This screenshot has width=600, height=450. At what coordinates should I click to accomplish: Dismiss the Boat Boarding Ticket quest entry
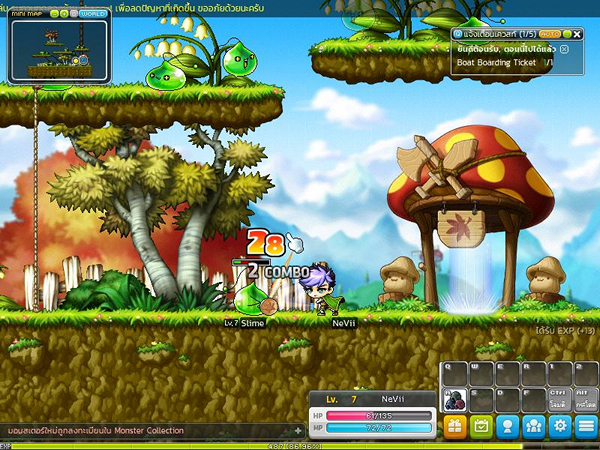[x=564, y=48]
